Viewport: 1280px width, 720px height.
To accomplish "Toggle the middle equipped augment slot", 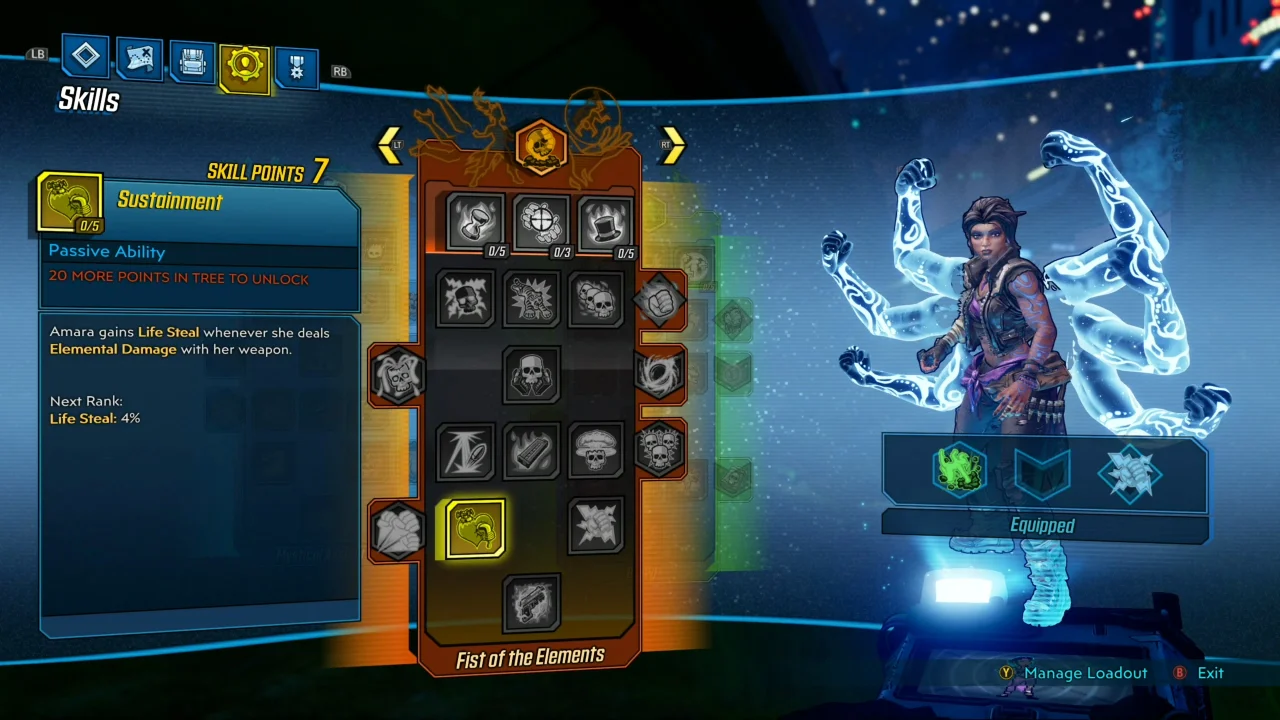I will (1042, 470).
